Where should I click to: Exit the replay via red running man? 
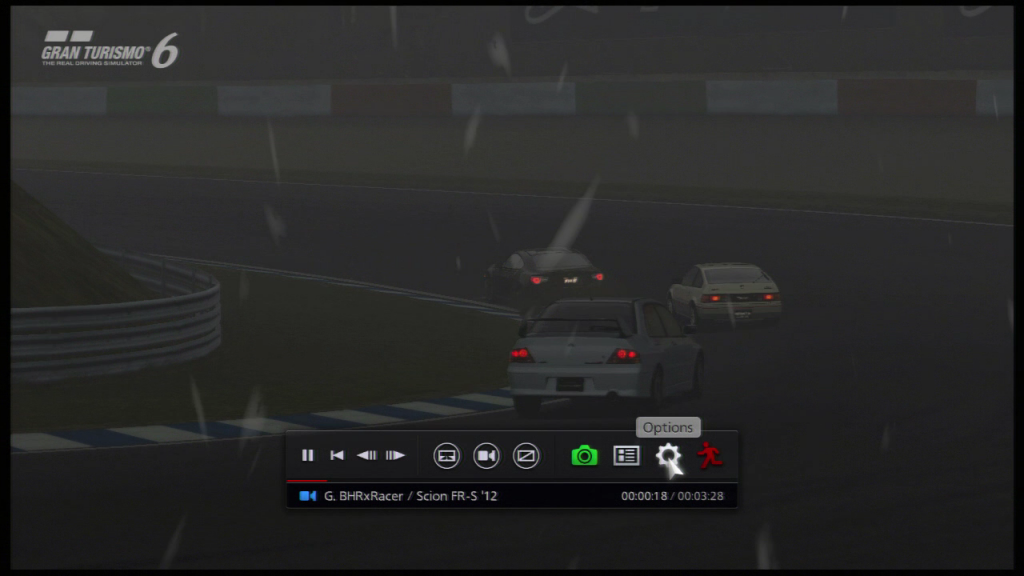pos(710,456)
